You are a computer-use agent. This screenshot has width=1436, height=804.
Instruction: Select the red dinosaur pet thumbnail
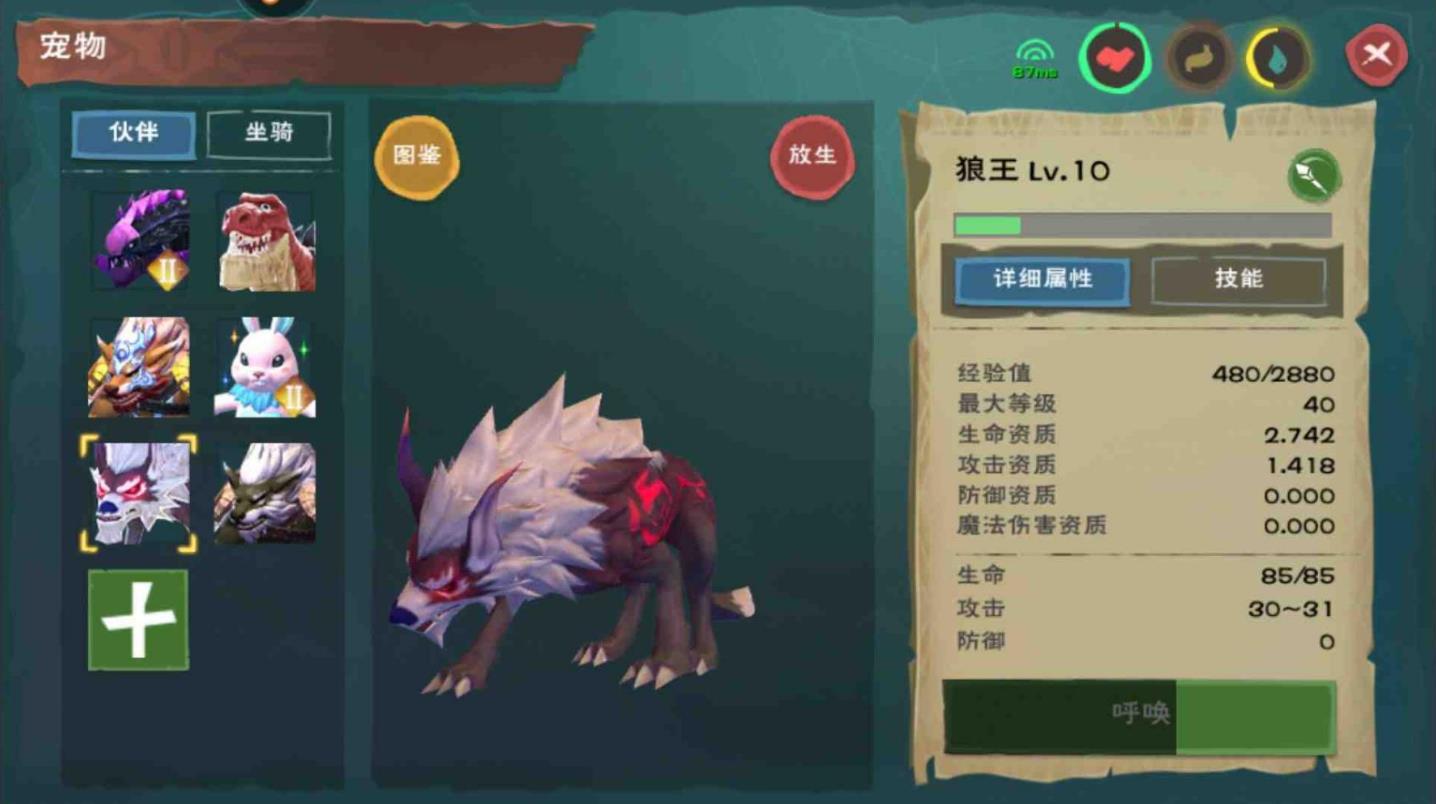(x=267, y=238)
